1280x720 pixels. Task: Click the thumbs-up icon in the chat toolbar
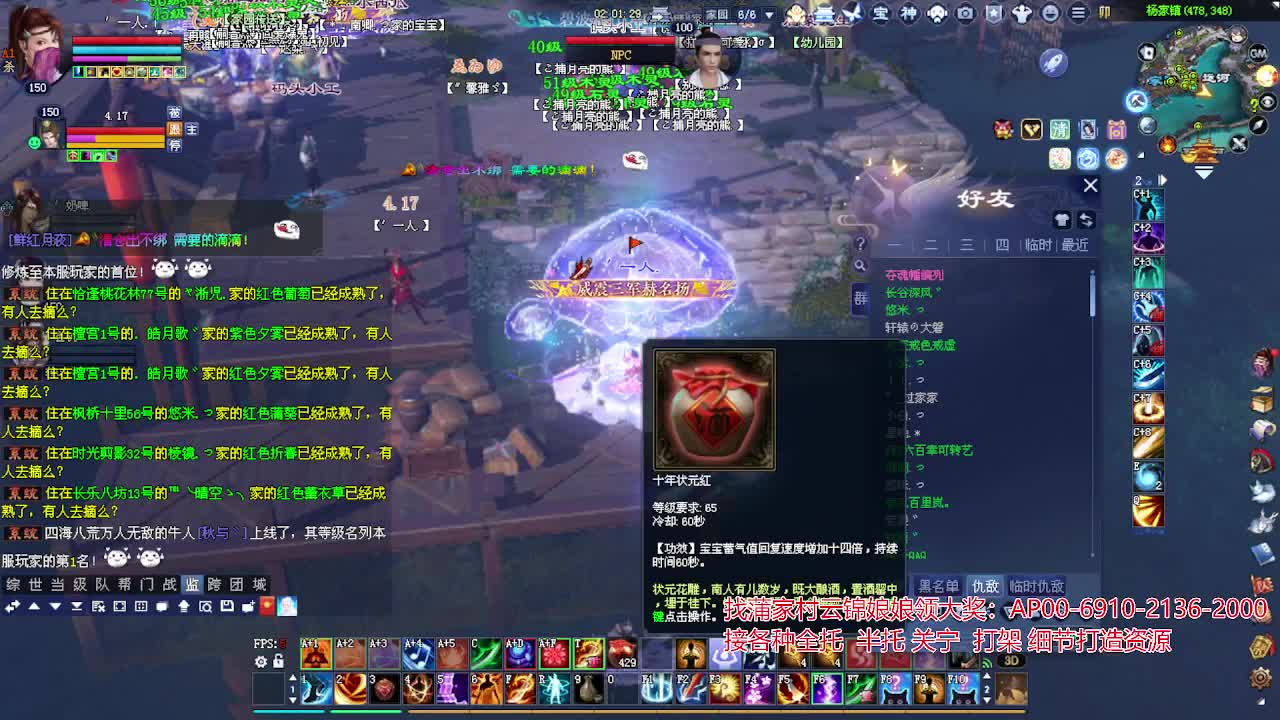[185, 606]
